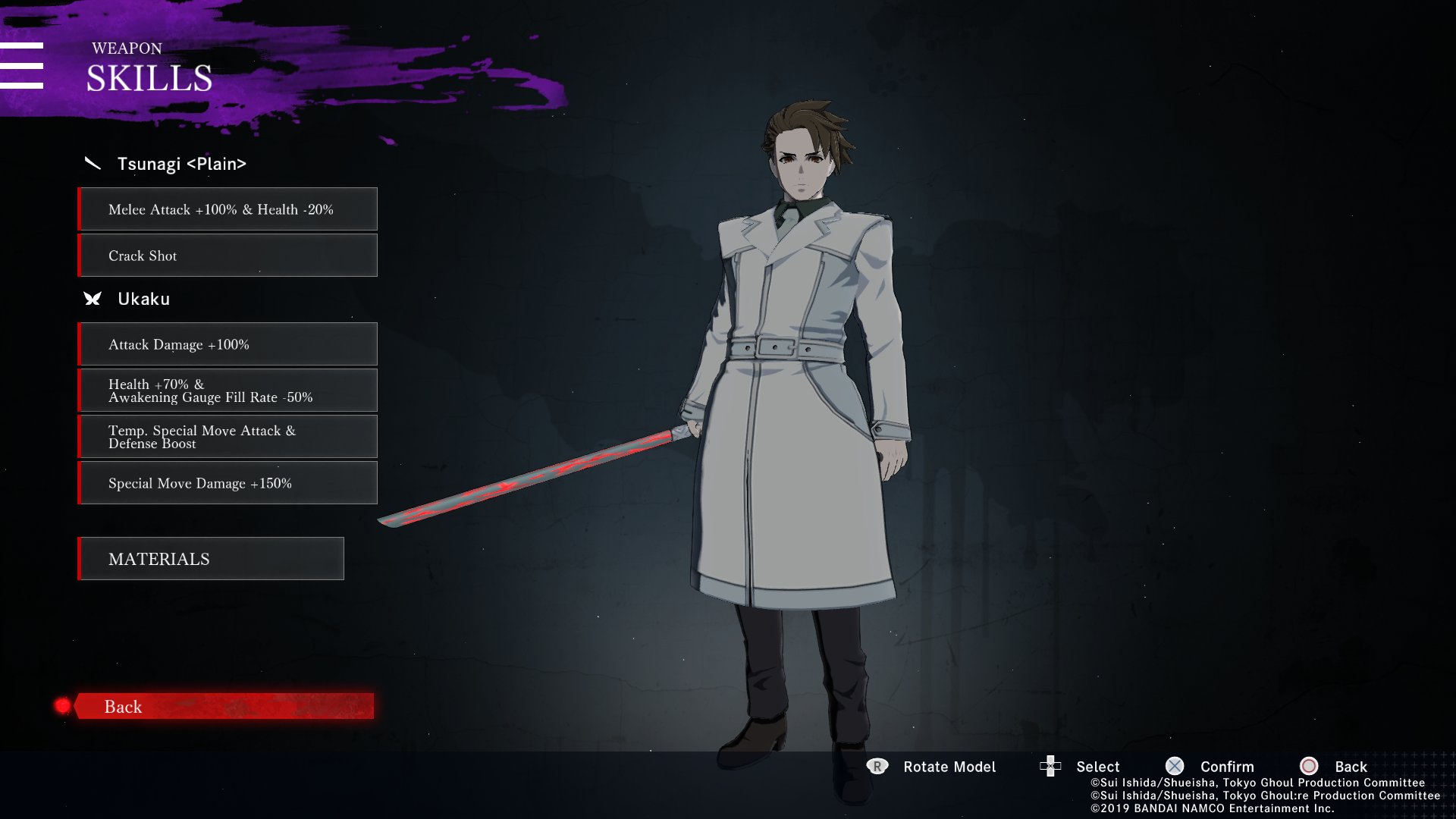This screenshot has width=1456, height=819.
Task: Pick the Health +70% & Awakening Gauge skill
Action: tap(227, 391)
